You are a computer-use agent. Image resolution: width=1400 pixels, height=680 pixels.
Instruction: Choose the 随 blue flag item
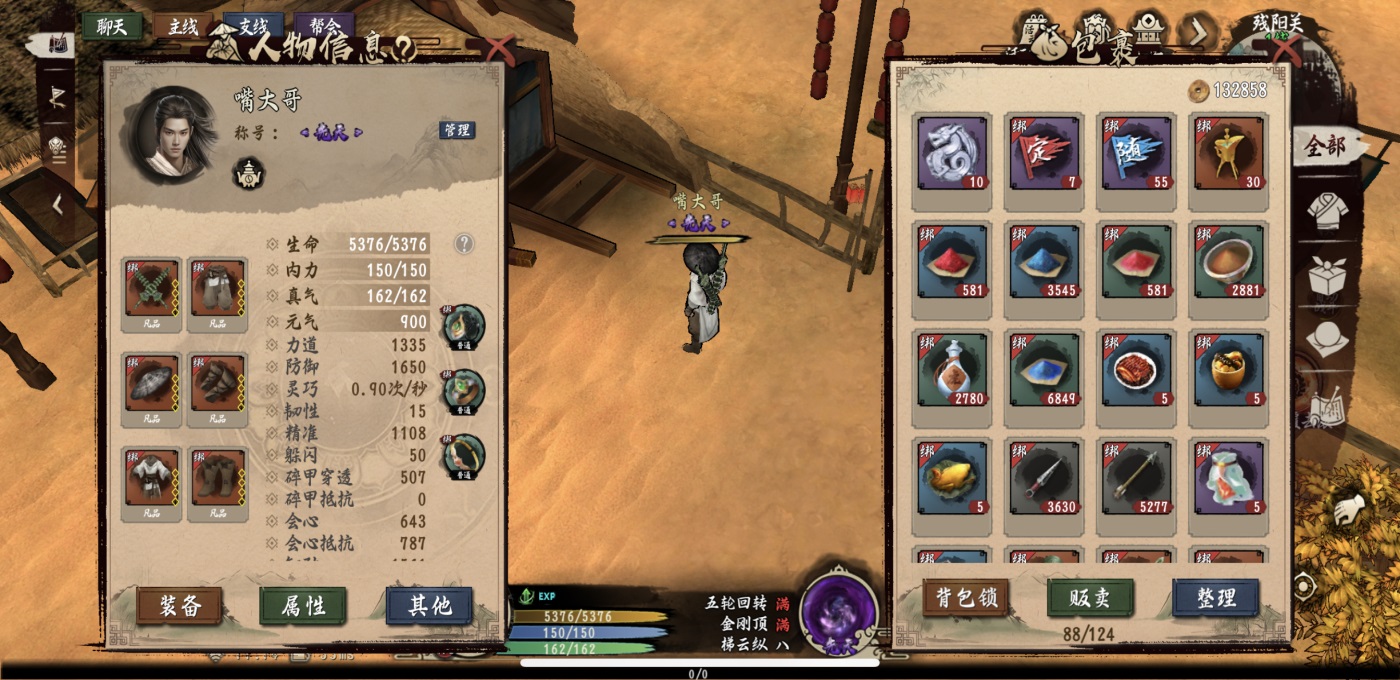click(1137, 153)
